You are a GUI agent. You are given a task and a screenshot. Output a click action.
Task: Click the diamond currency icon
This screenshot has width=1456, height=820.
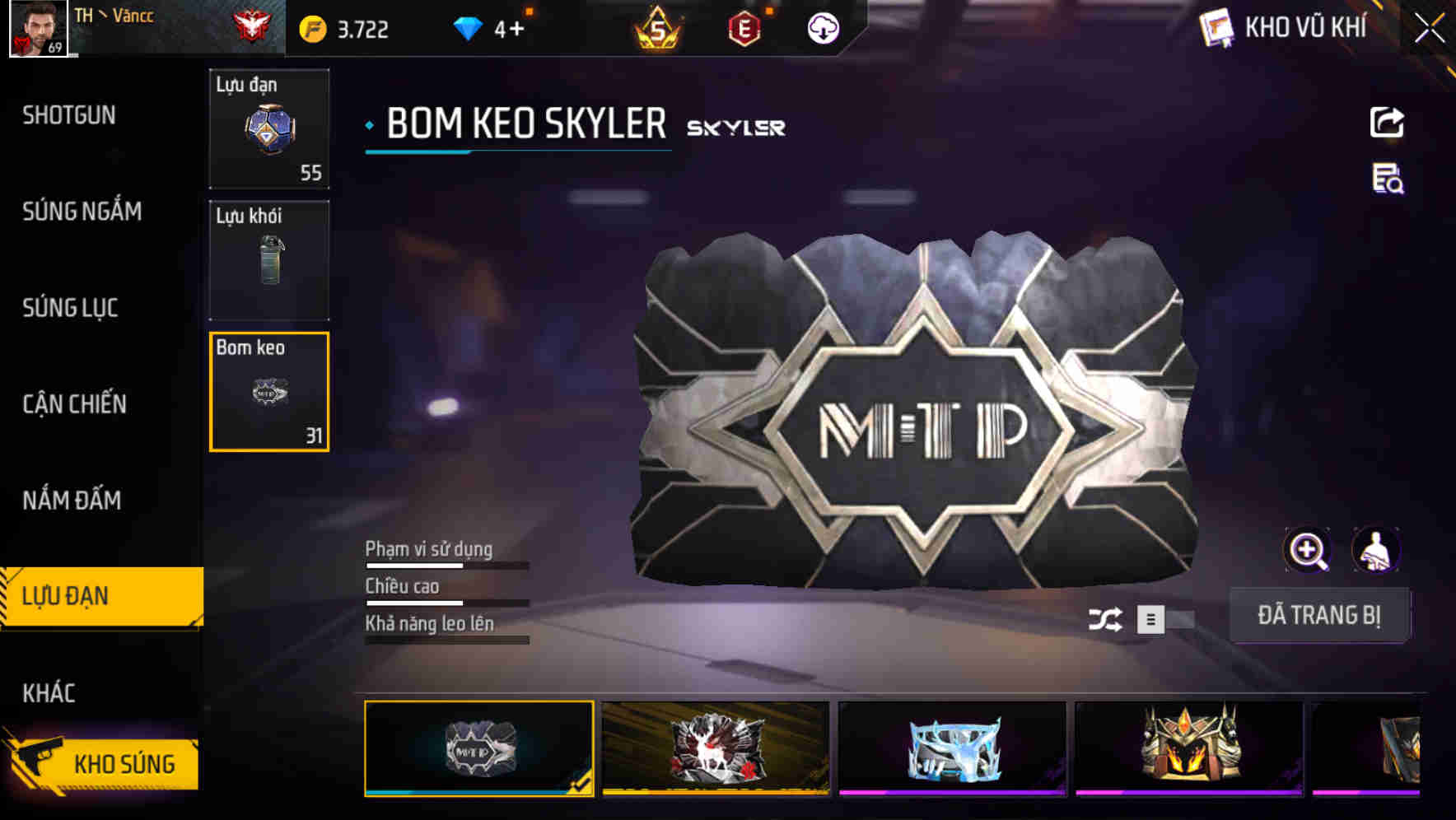pyautogui.click(x=466, y=27)
